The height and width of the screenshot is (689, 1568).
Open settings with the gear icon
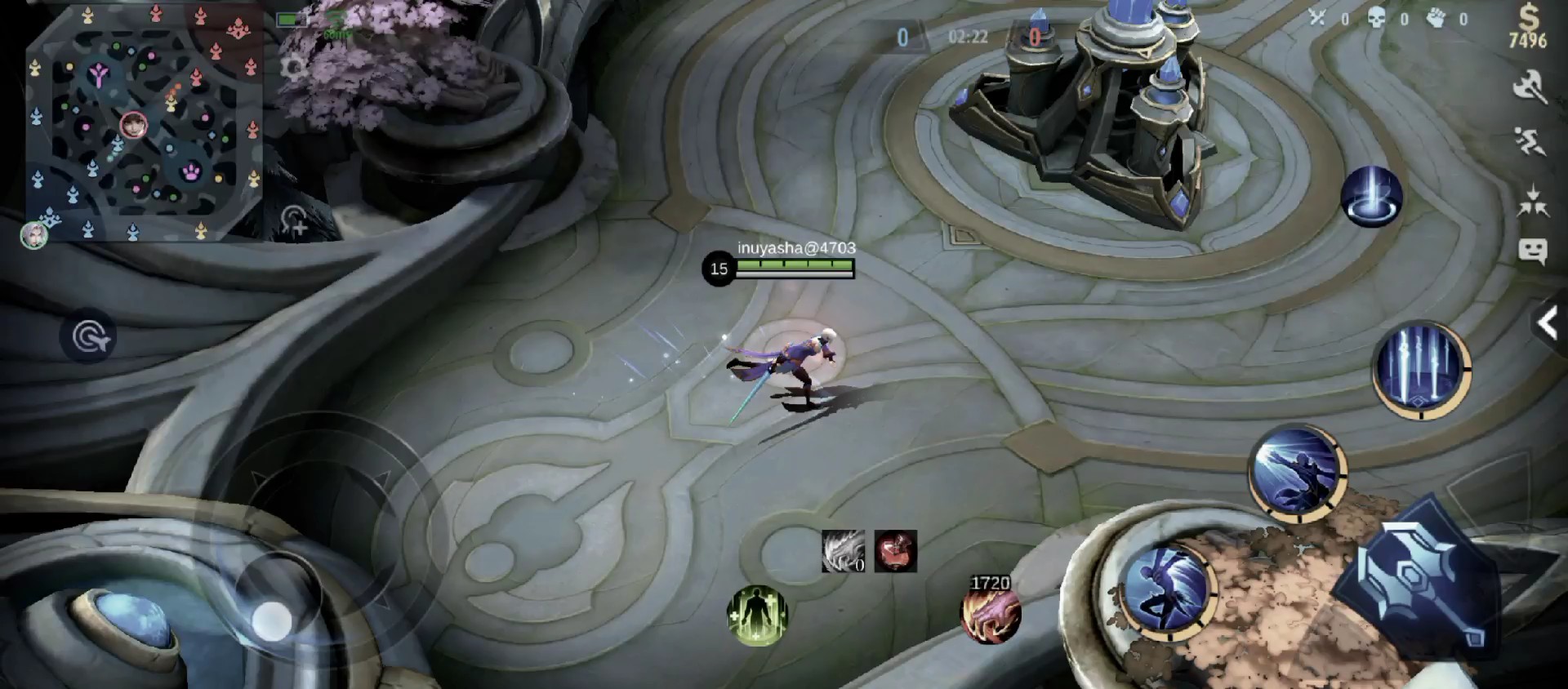tap(294, 67)
